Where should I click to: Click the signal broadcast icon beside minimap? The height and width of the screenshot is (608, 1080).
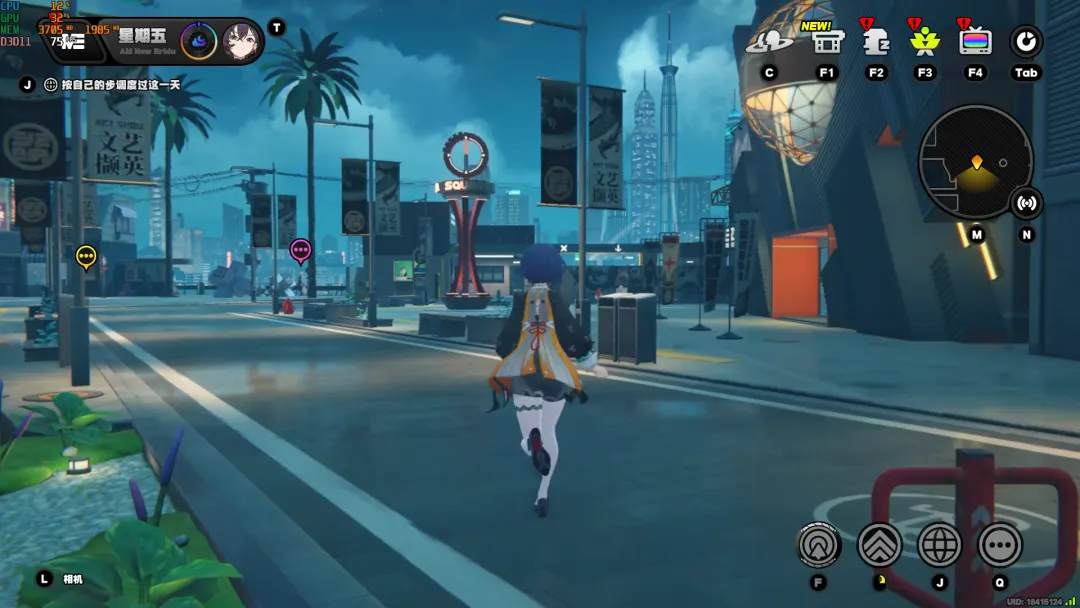(1026, 203)
